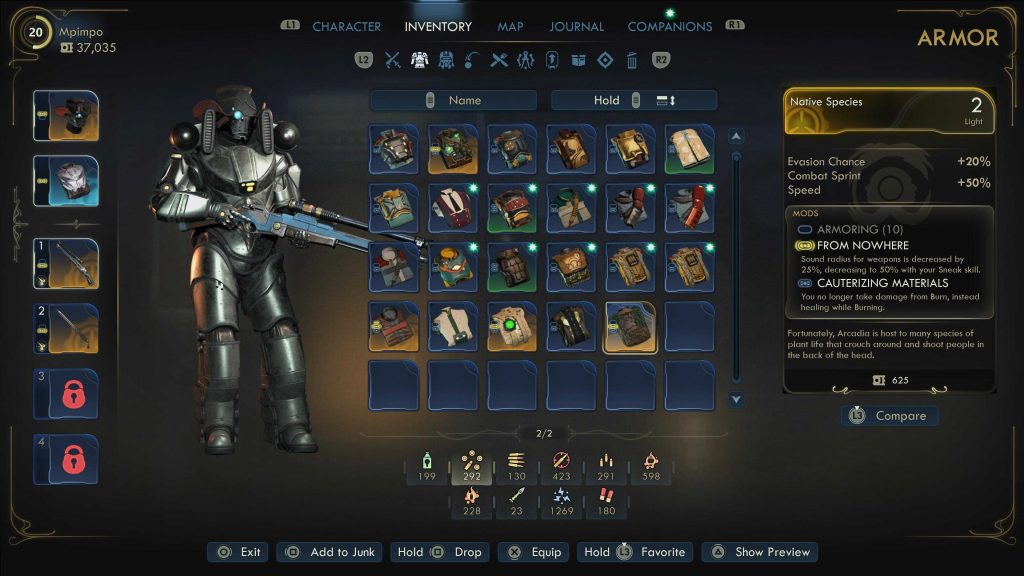Select the maroon suit armor with tie
Image resolution: width=1024 pixels, height=576 pixels.
[454, 208]
